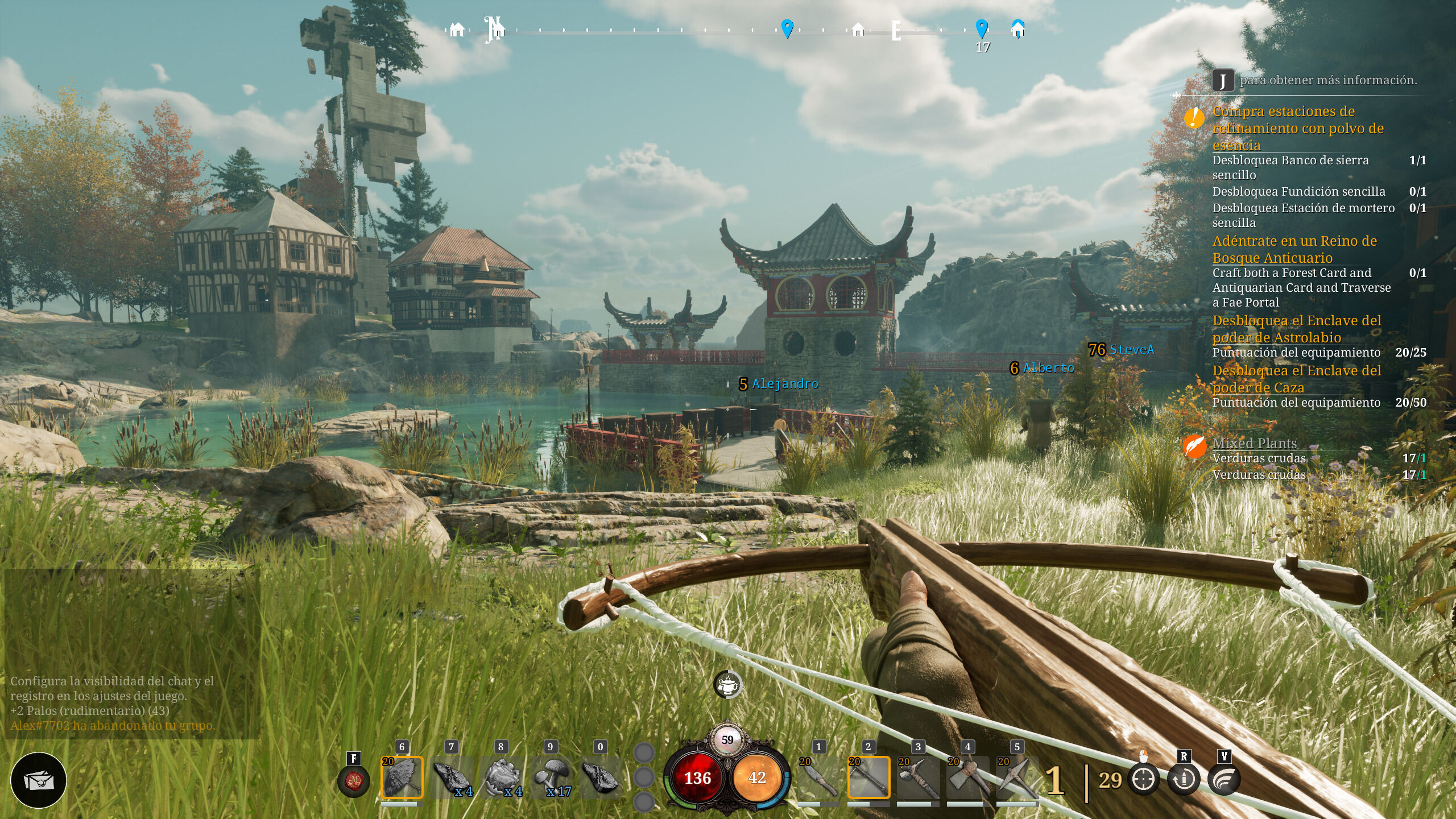Screen dimensions: 1456x819
Task: Open the refinement stations quest title
Action: pyautogui.click(x=1298, y=128)
